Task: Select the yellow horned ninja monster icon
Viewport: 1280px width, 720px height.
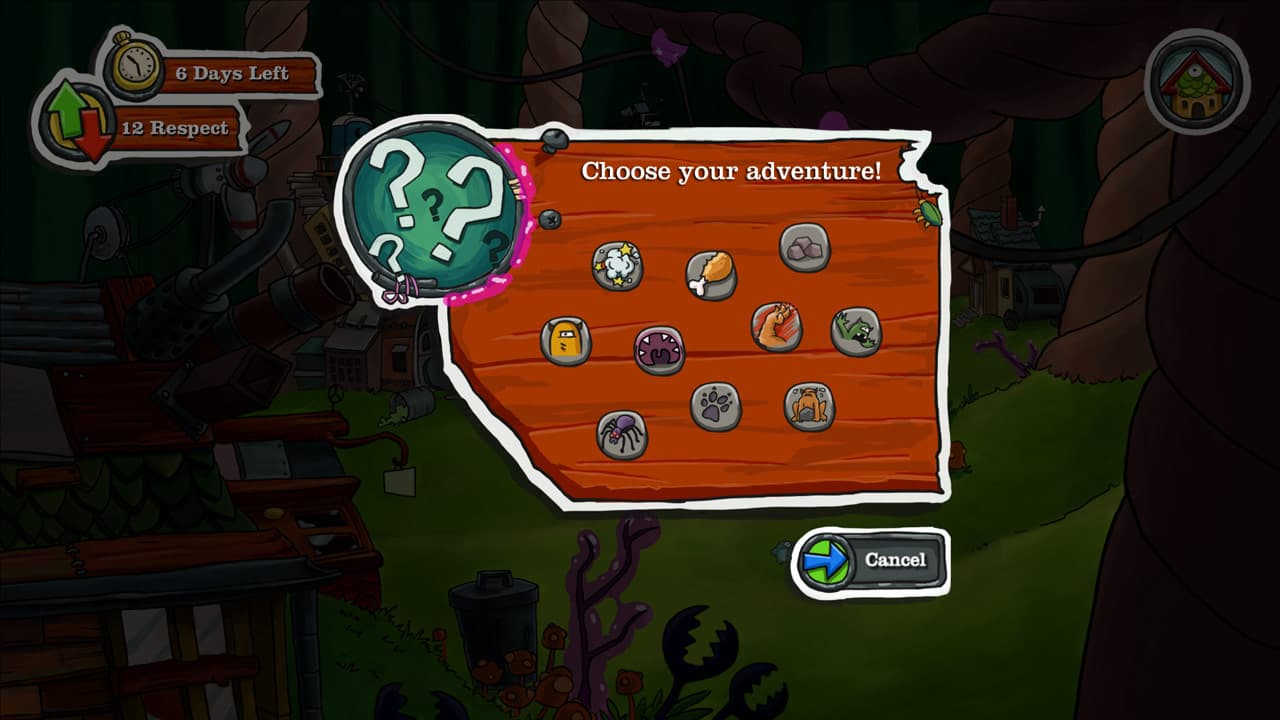Action: point(568,339)
